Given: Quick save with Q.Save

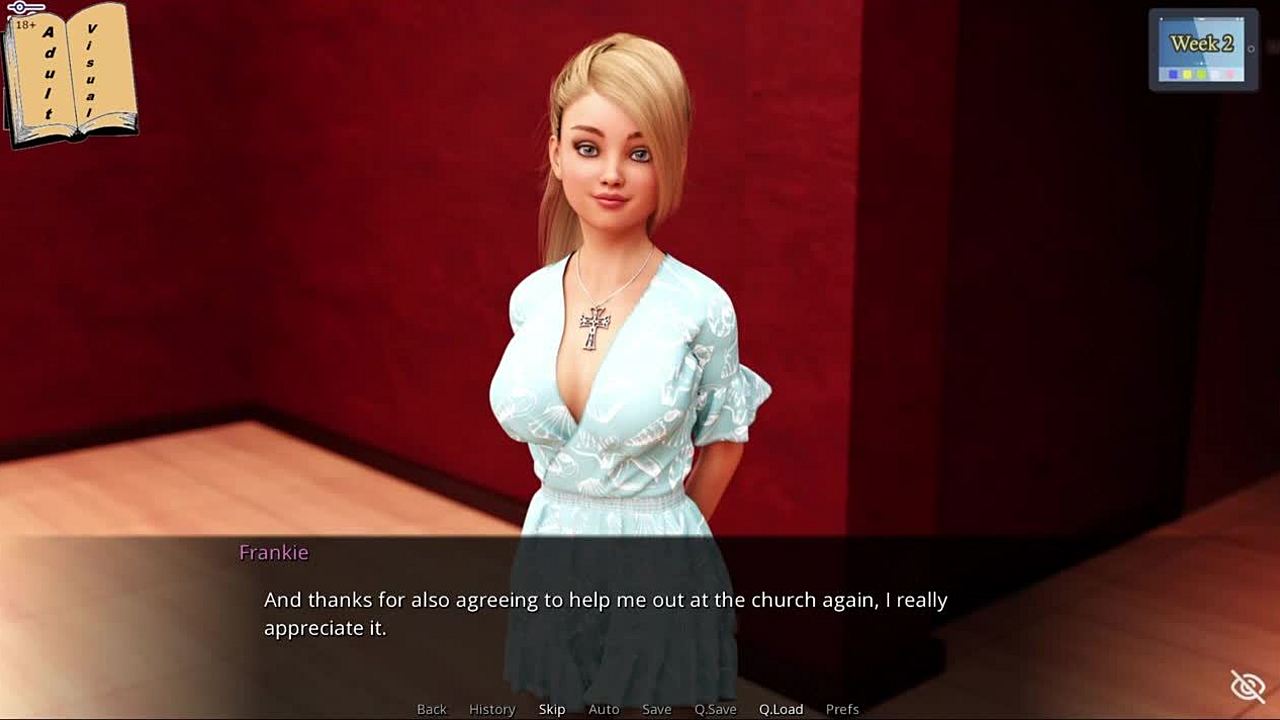Looking at the screenshot, I should [715, 709].
